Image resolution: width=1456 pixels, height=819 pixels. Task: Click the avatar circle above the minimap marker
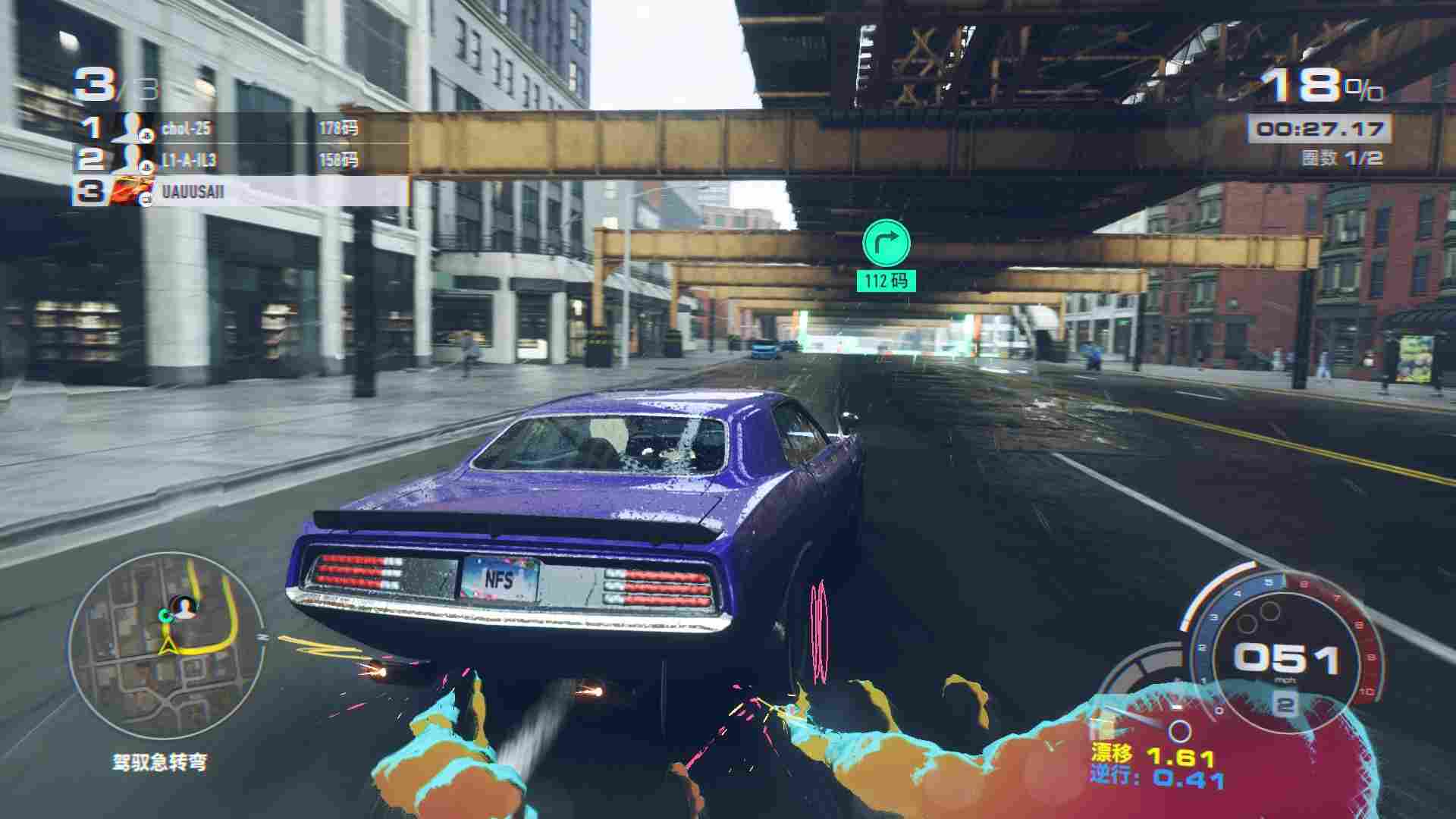(x=181, y=605)
